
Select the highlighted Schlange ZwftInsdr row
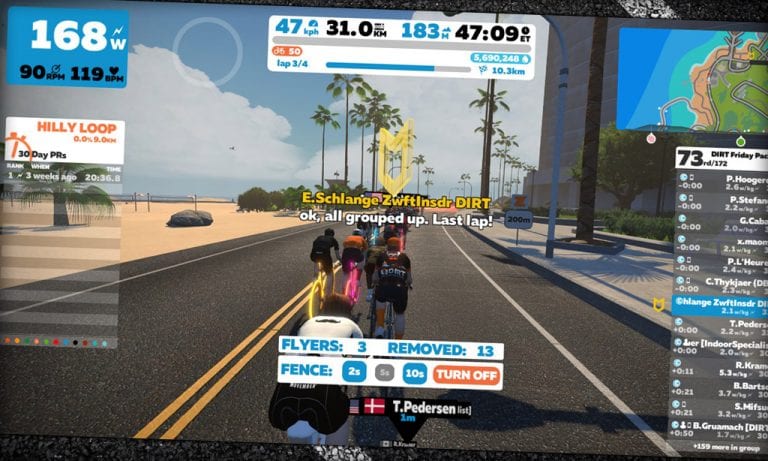[718, 302]
